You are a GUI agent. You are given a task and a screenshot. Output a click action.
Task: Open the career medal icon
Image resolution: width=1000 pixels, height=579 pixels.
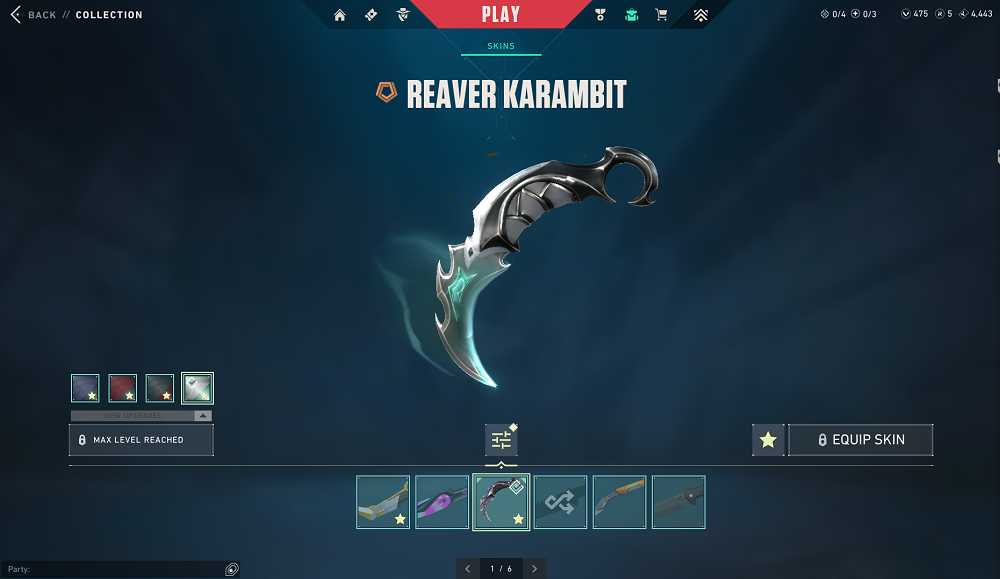pos(600,15)
